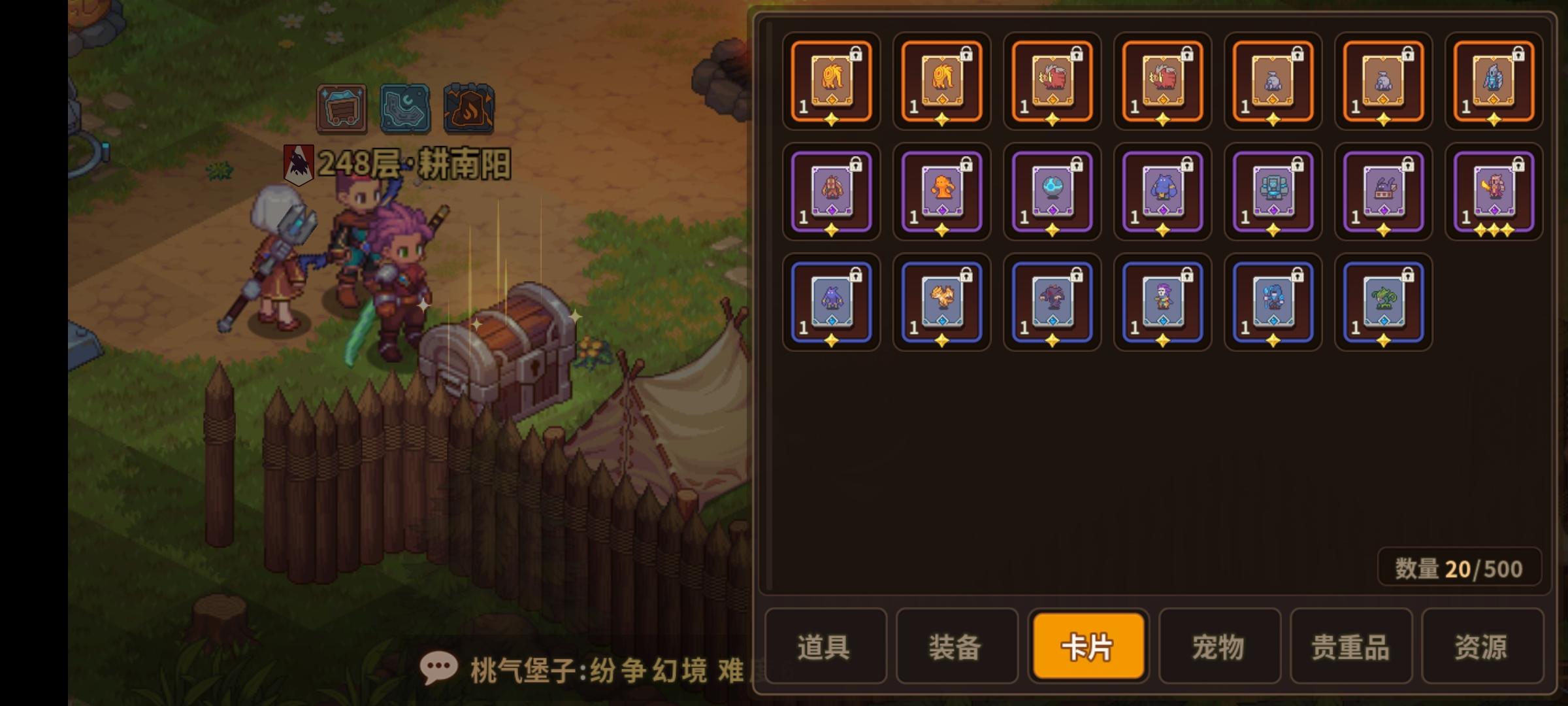The image size is (1568, 706).
Task: Select the first orange yellow-monster card
Action: (x=831, y=81)
